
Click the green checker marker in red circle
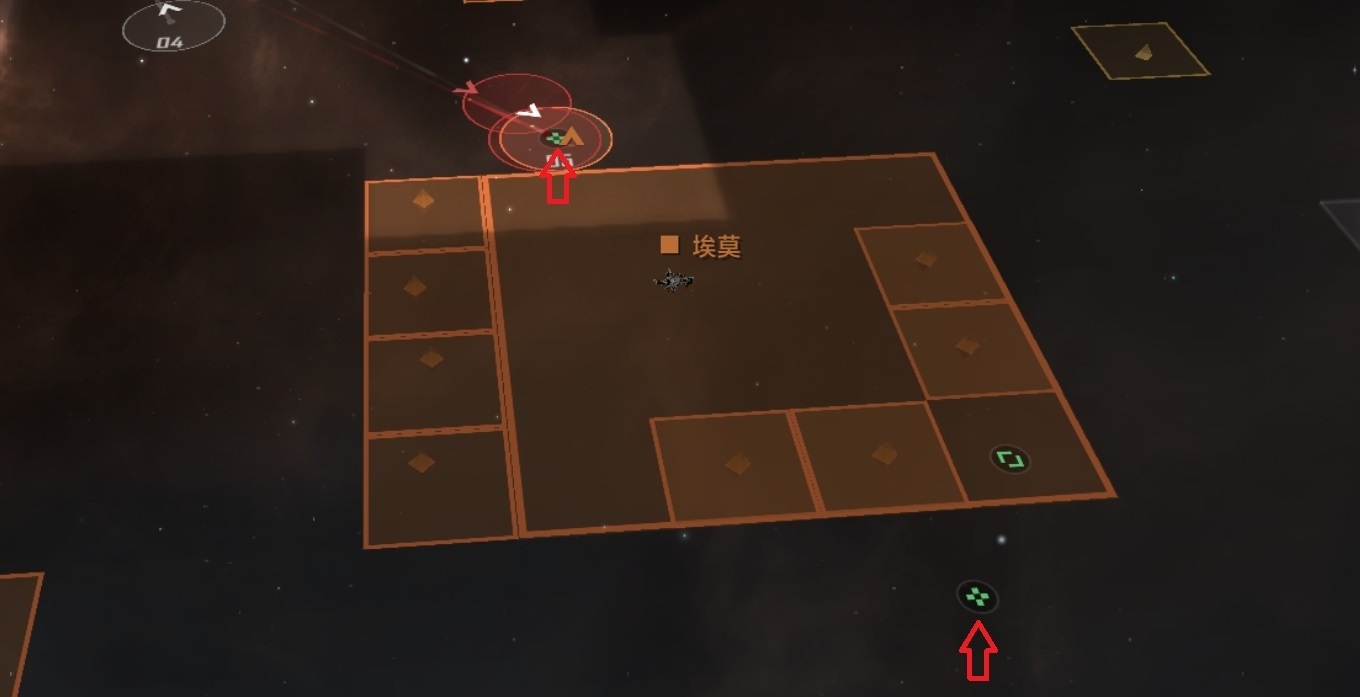(555, 137)
